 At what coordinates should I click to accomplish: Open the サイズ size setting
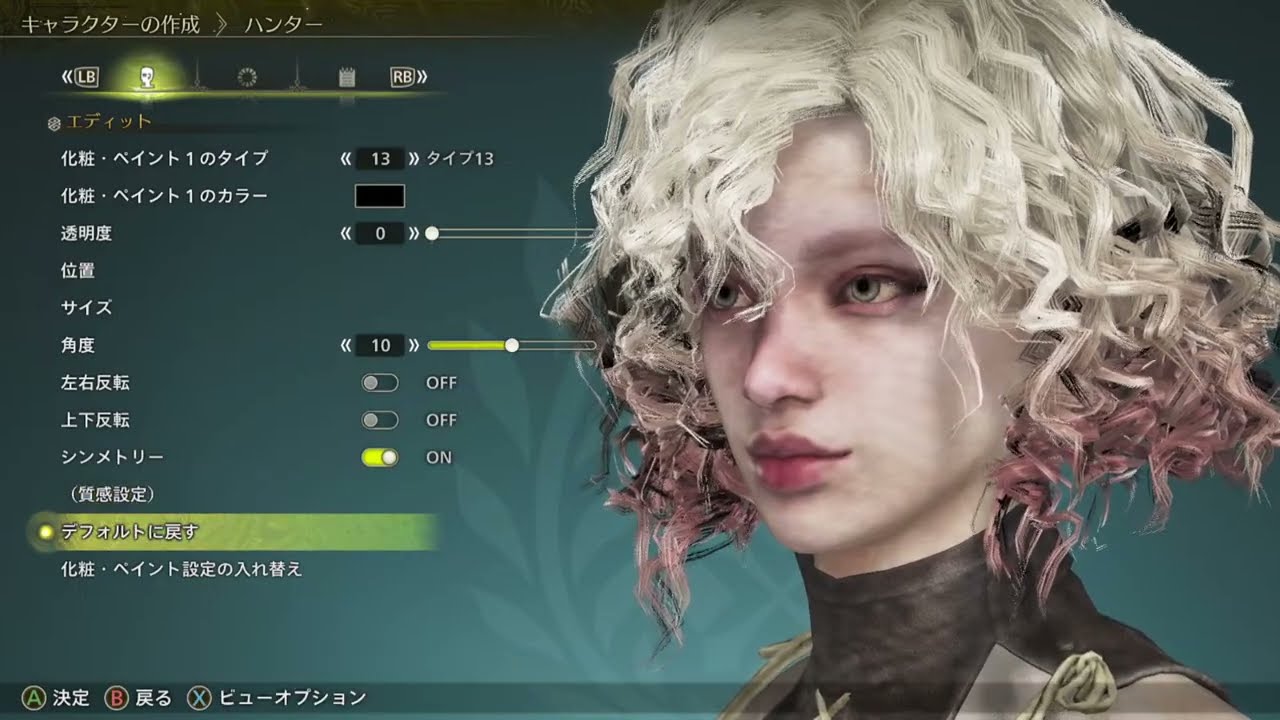(x=86, y=308)
